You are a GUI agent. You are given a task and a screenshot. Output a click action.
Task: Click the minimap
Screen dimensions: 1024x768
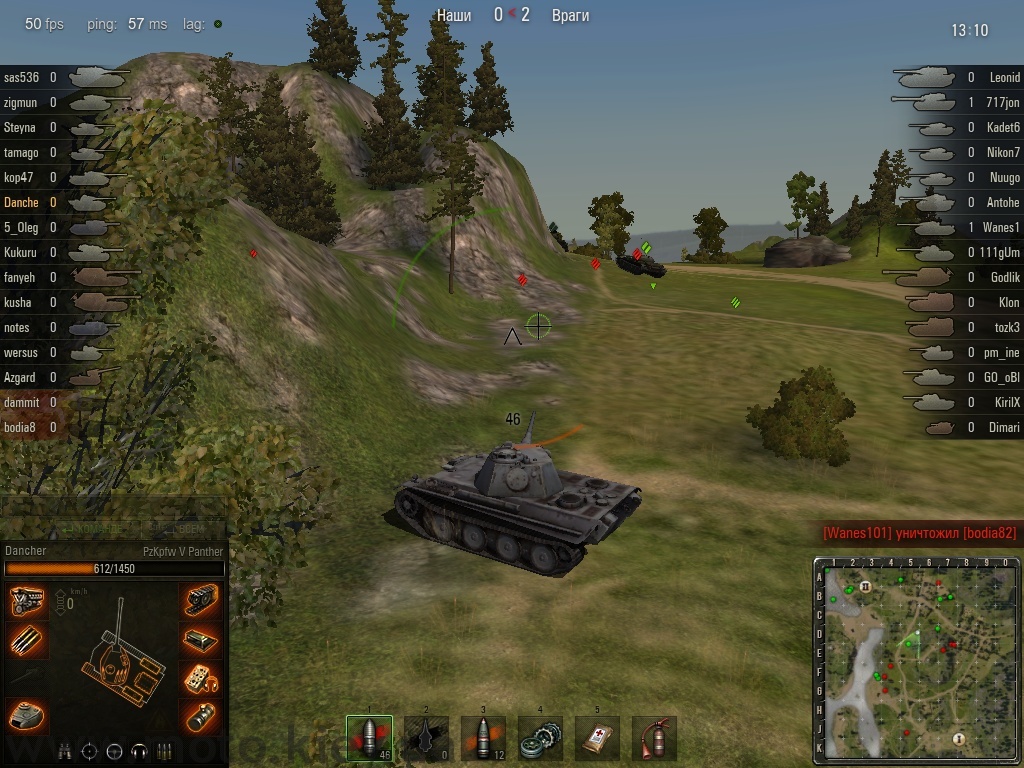pyautogui.click(x=916, y=662)
